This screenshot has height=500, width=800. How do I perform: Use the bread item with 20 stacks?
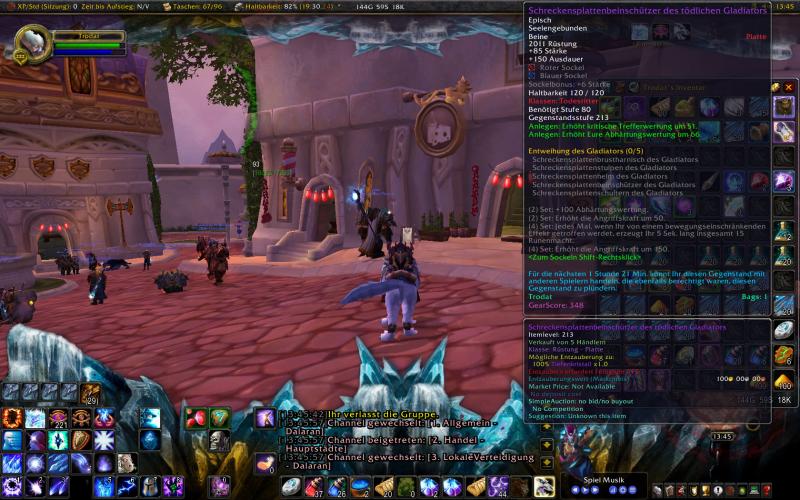[383, 487]
